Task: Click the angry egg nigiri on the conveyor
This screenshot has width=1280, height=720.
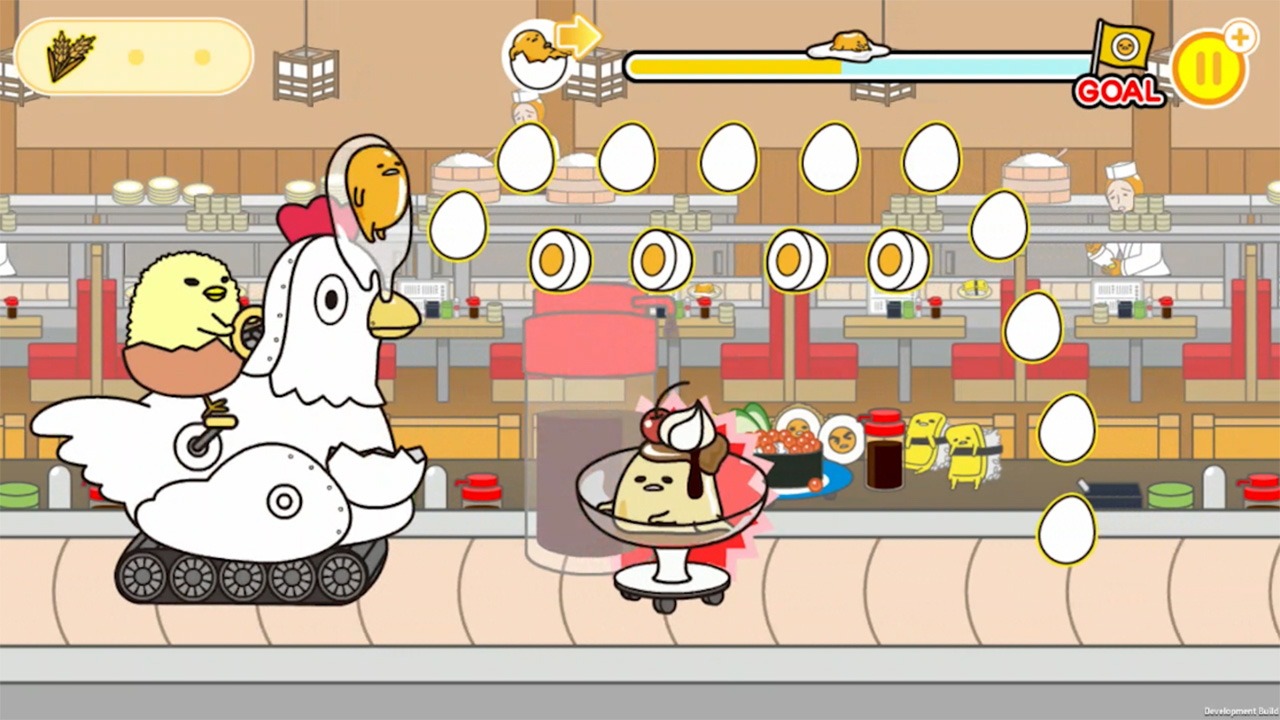Action: point(843,438)
